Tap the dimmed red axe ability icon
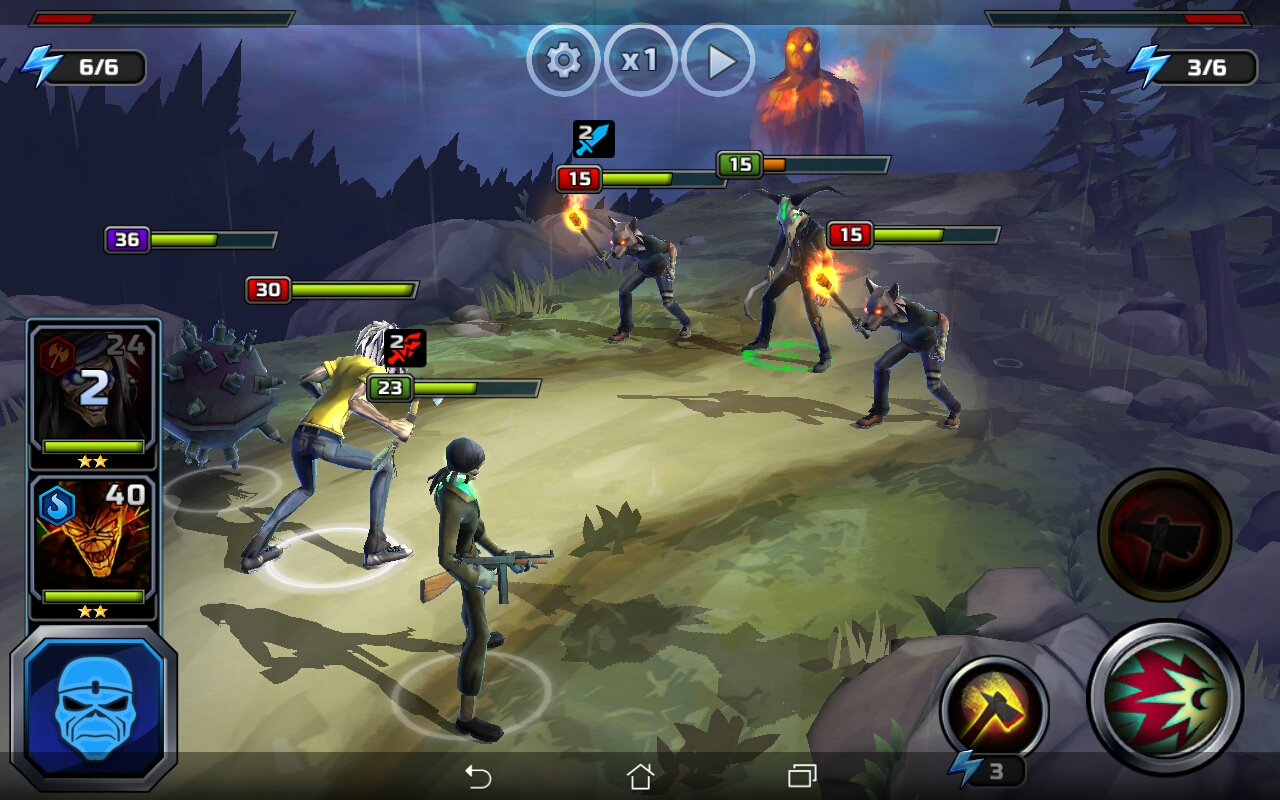 click(1164, 532)
